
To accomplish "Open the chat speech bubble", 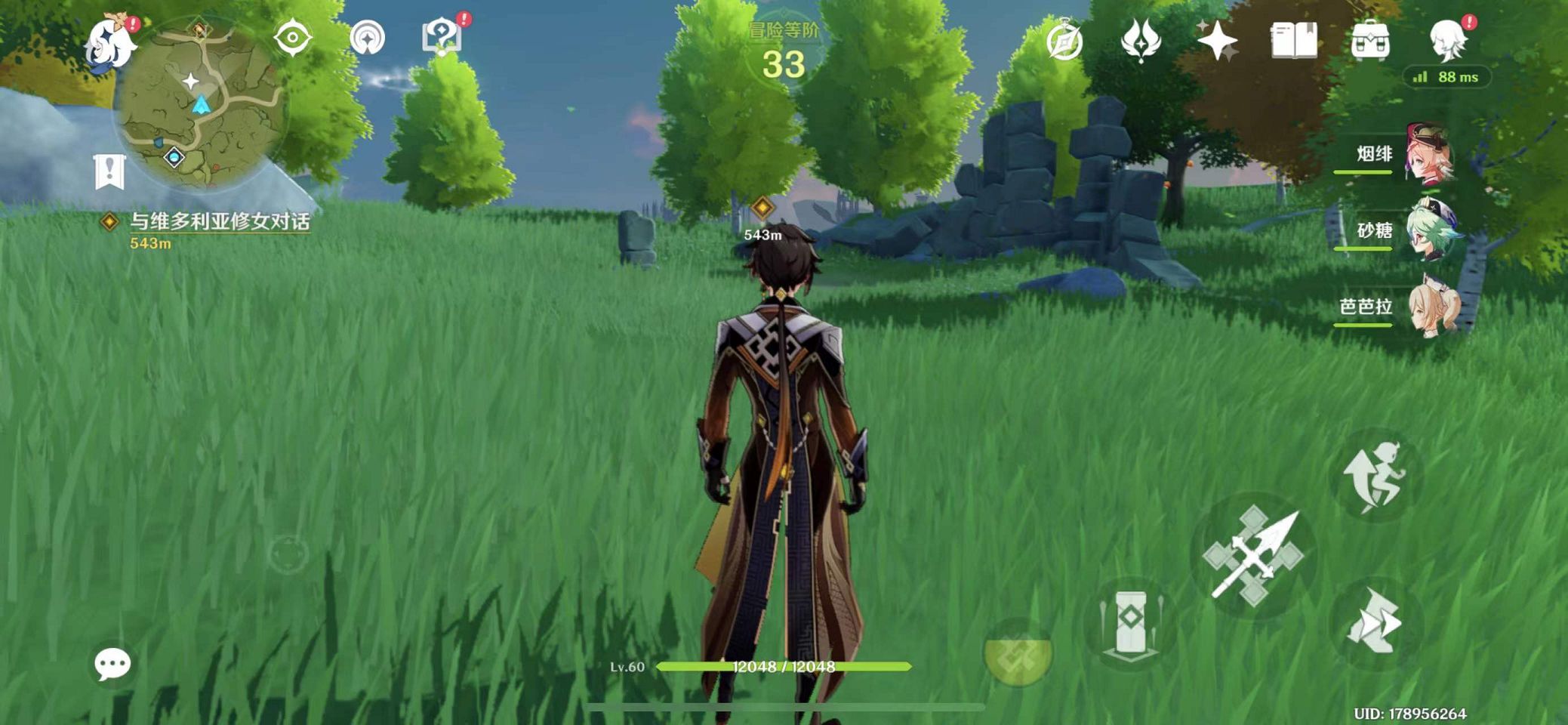I will click(x=112, y=664).
